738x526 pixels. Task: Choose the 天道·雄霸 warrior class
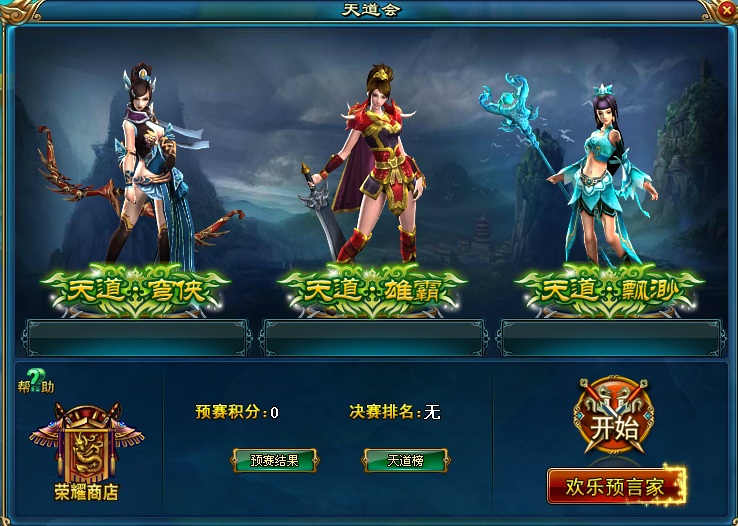click(x=372, y=291)
